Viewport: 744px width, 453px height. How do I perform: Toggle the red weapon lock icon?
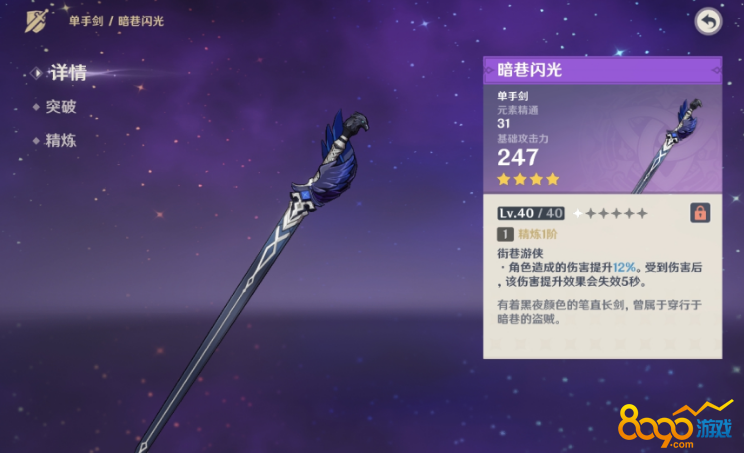pos(700,213)
